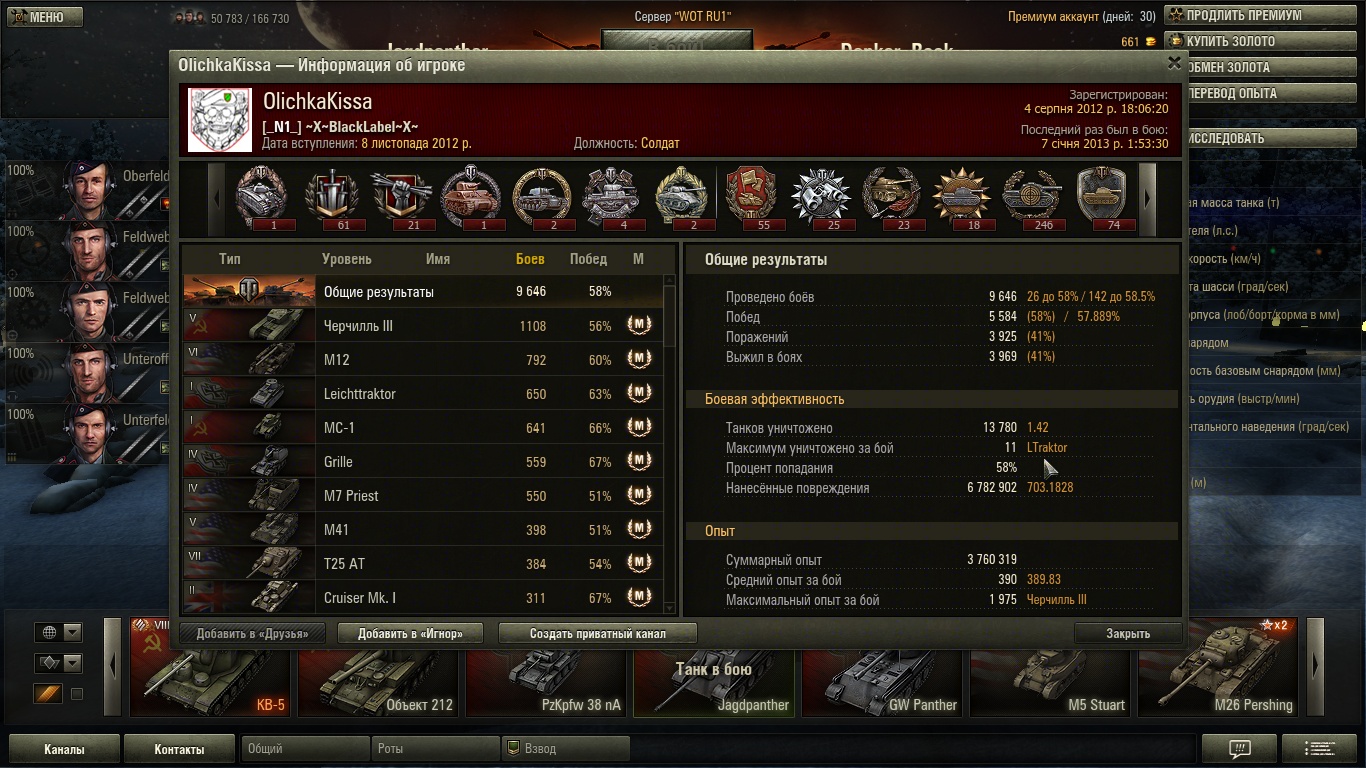Open the Каналы chat button
Viewport: 1366px width, 768px height.
64,749
